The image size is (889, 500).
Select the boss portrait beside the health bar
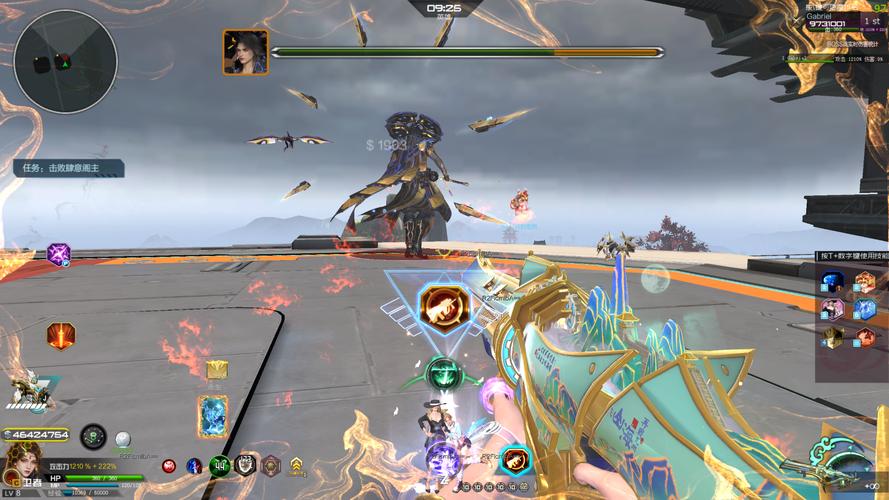(245, 52)
